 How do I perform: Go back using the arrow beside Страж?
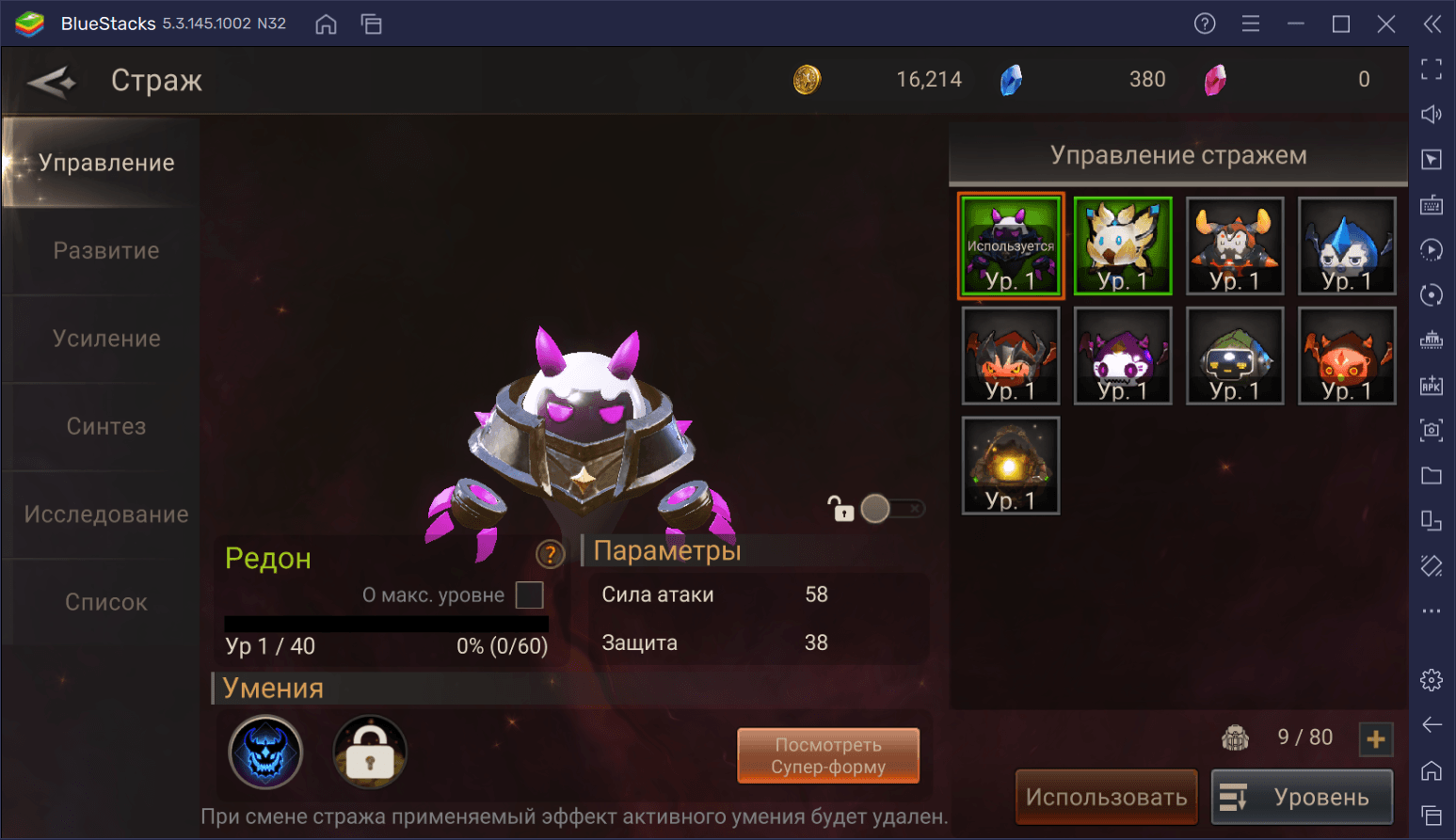tap(52, 82)
